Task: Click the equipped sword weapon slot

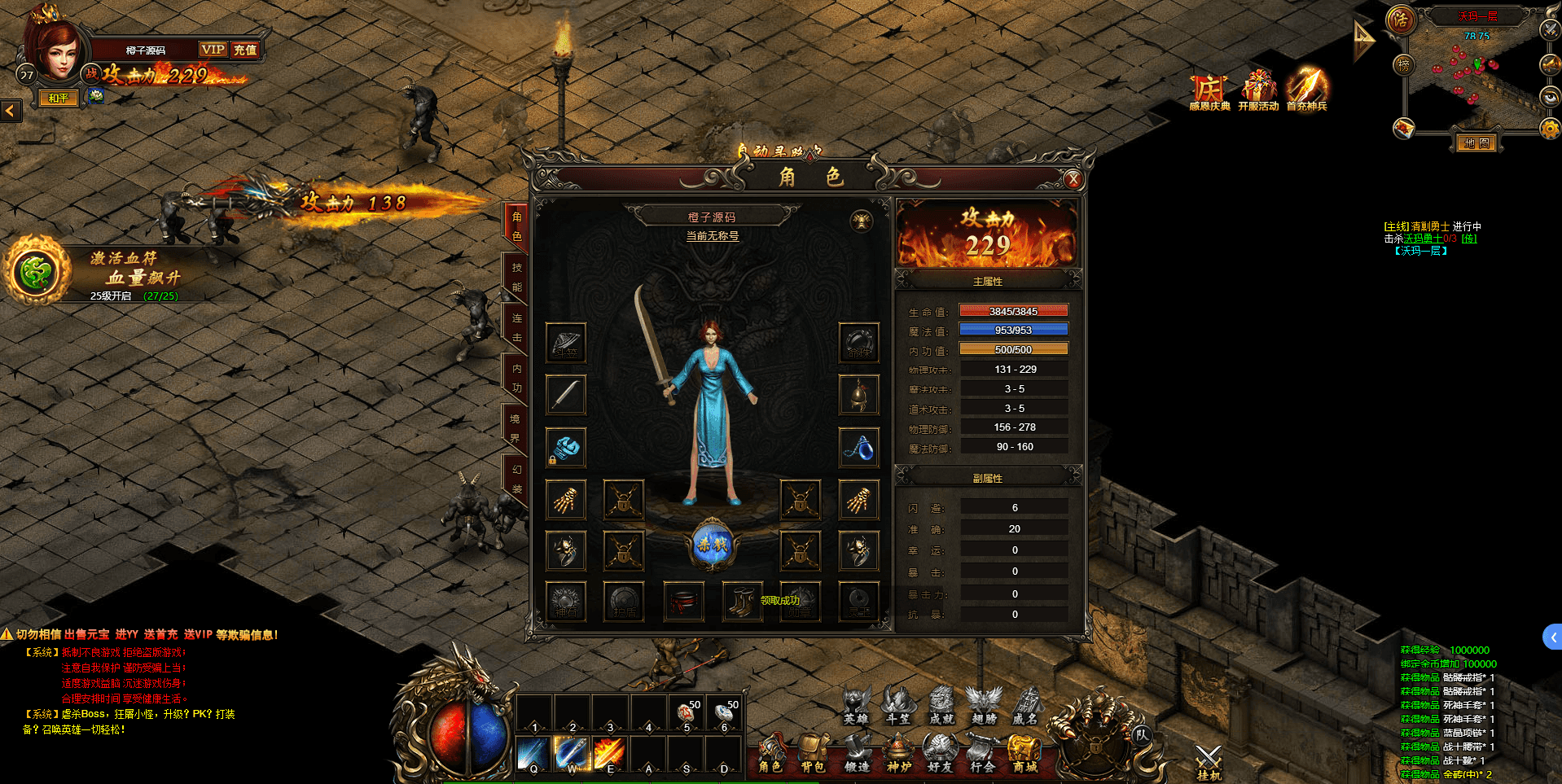Action: [x=565, y=395]
